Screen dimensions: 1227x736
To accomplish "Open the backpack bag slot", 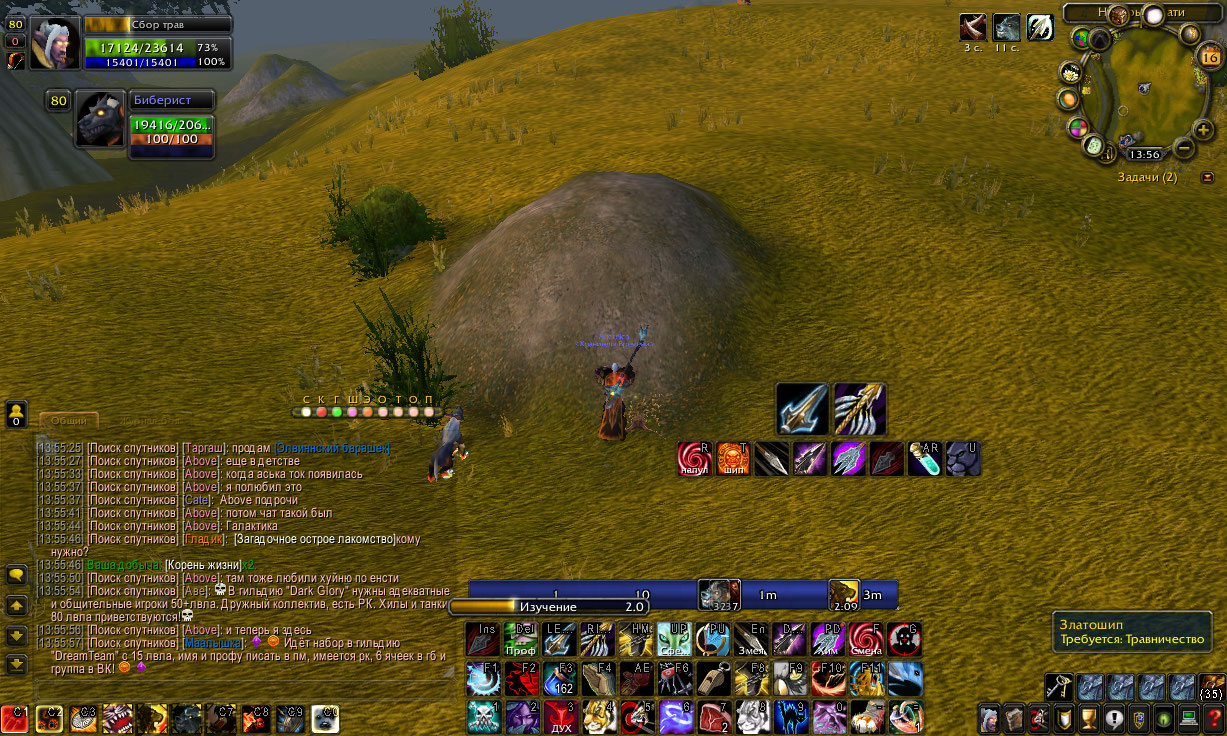I will point(1211,687).
